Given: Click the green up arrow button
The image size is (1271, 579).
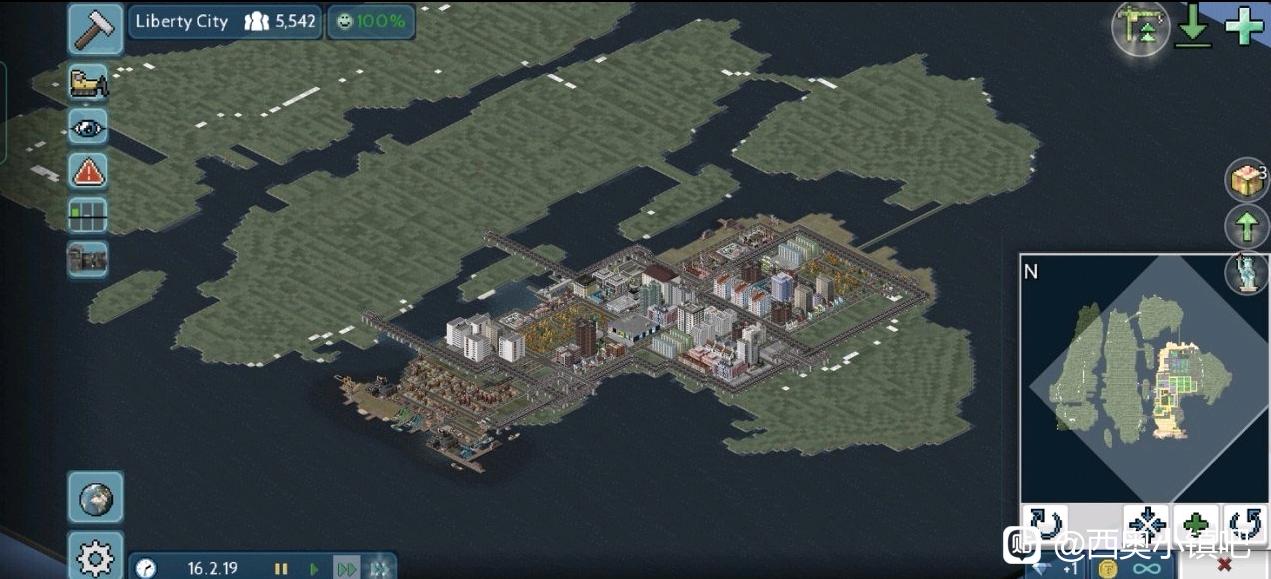Looking at the screenshot, I should click(x=1246, y=227).
